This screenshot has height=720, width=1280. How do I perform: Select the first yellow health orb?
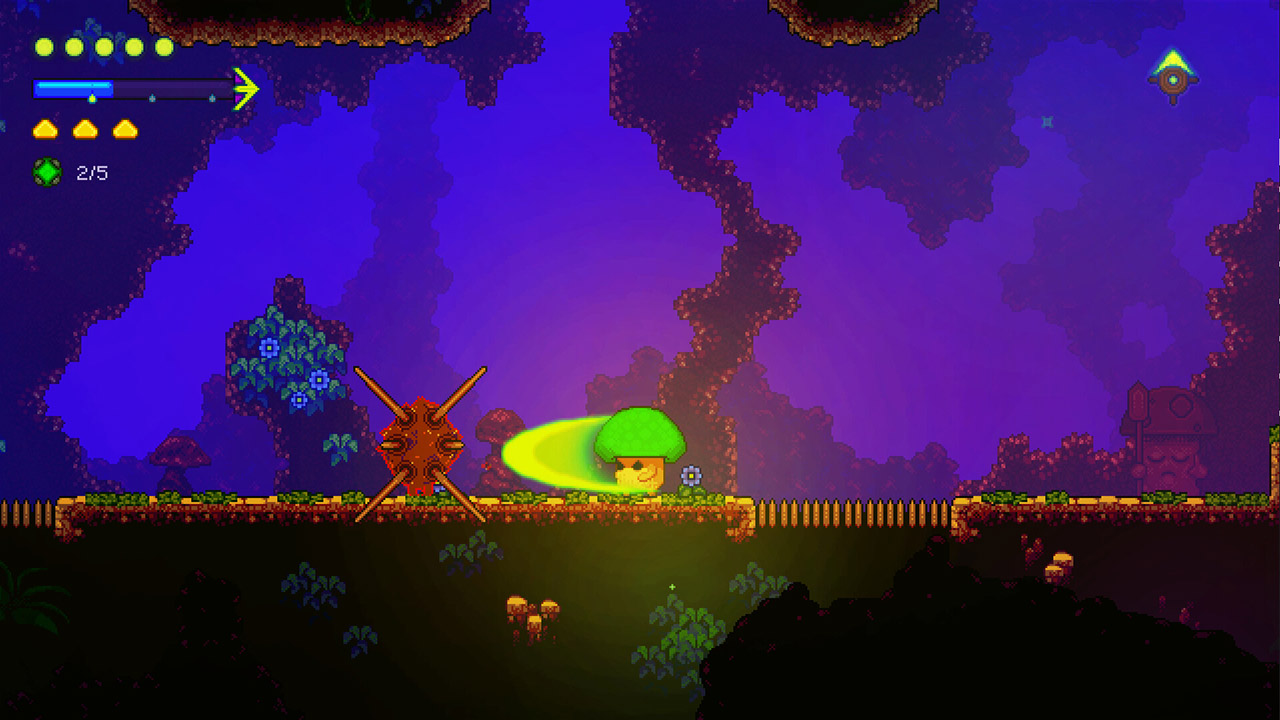tap(44, 47)
